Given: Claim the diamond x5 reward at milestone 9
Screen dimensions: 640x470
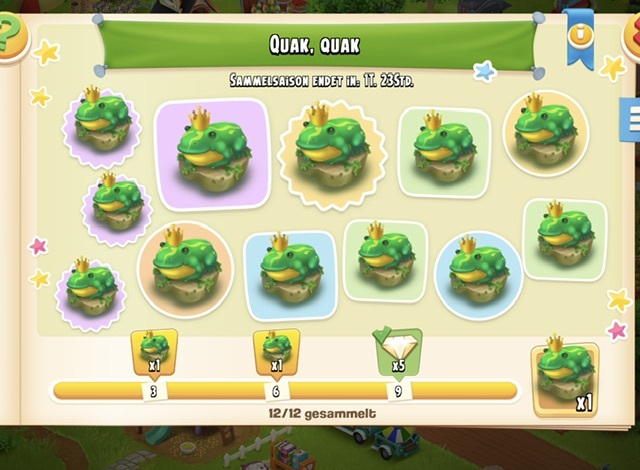Looking at the screenshot, I should [x=398, y=351].
